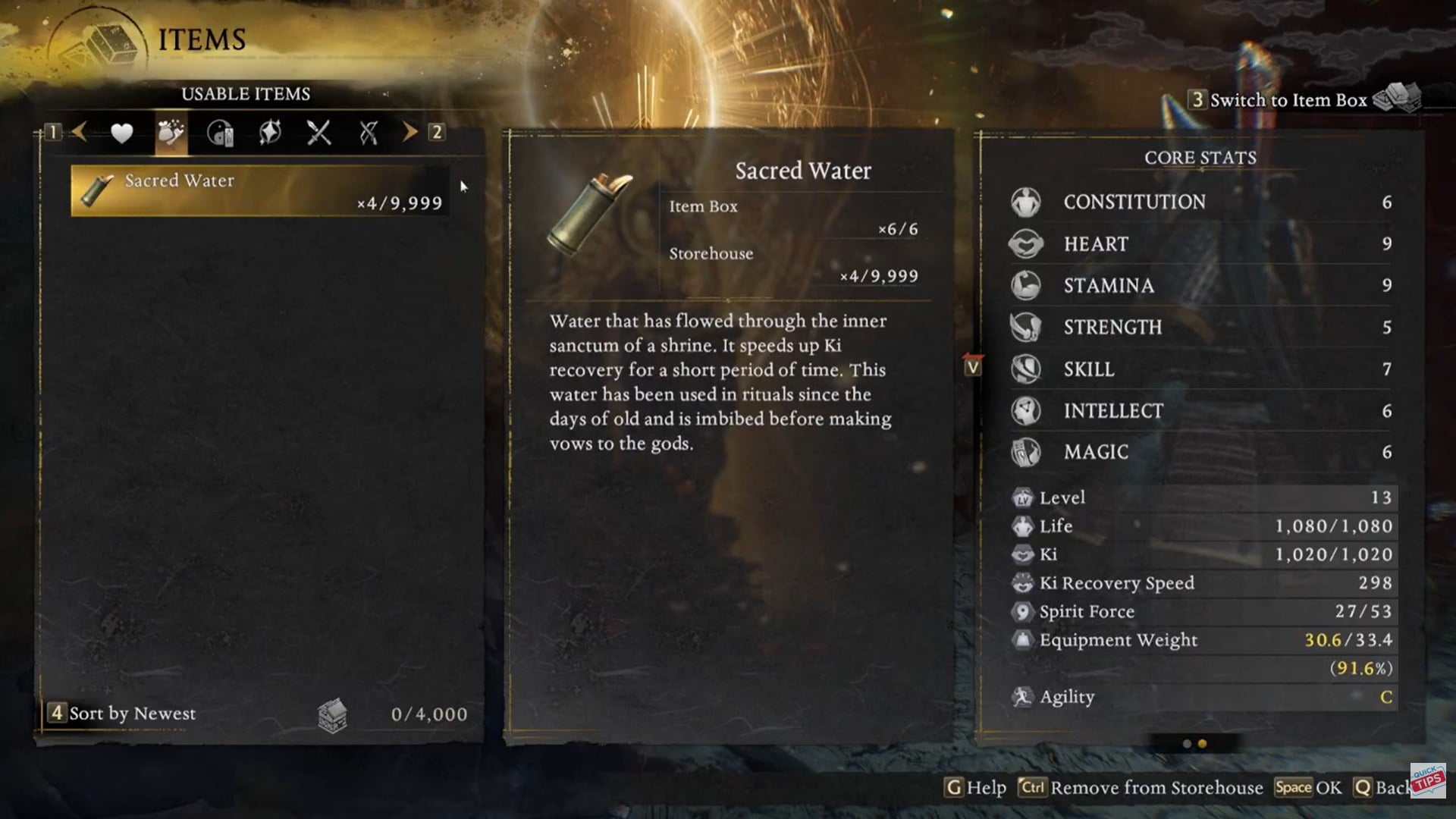Advance to the next category with right arrow

click(x=409, y=133)
